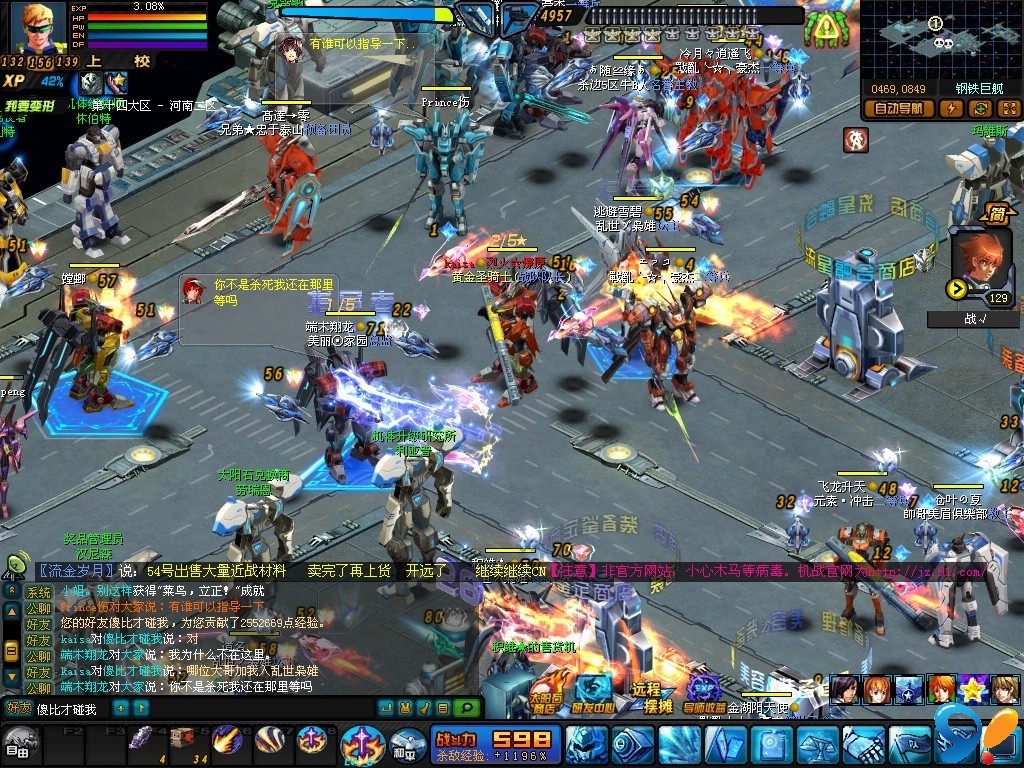Click the 自动导航 auto-navigation button
The width and height of the screenshot is (1024, 768).
(x=898, y=109)
